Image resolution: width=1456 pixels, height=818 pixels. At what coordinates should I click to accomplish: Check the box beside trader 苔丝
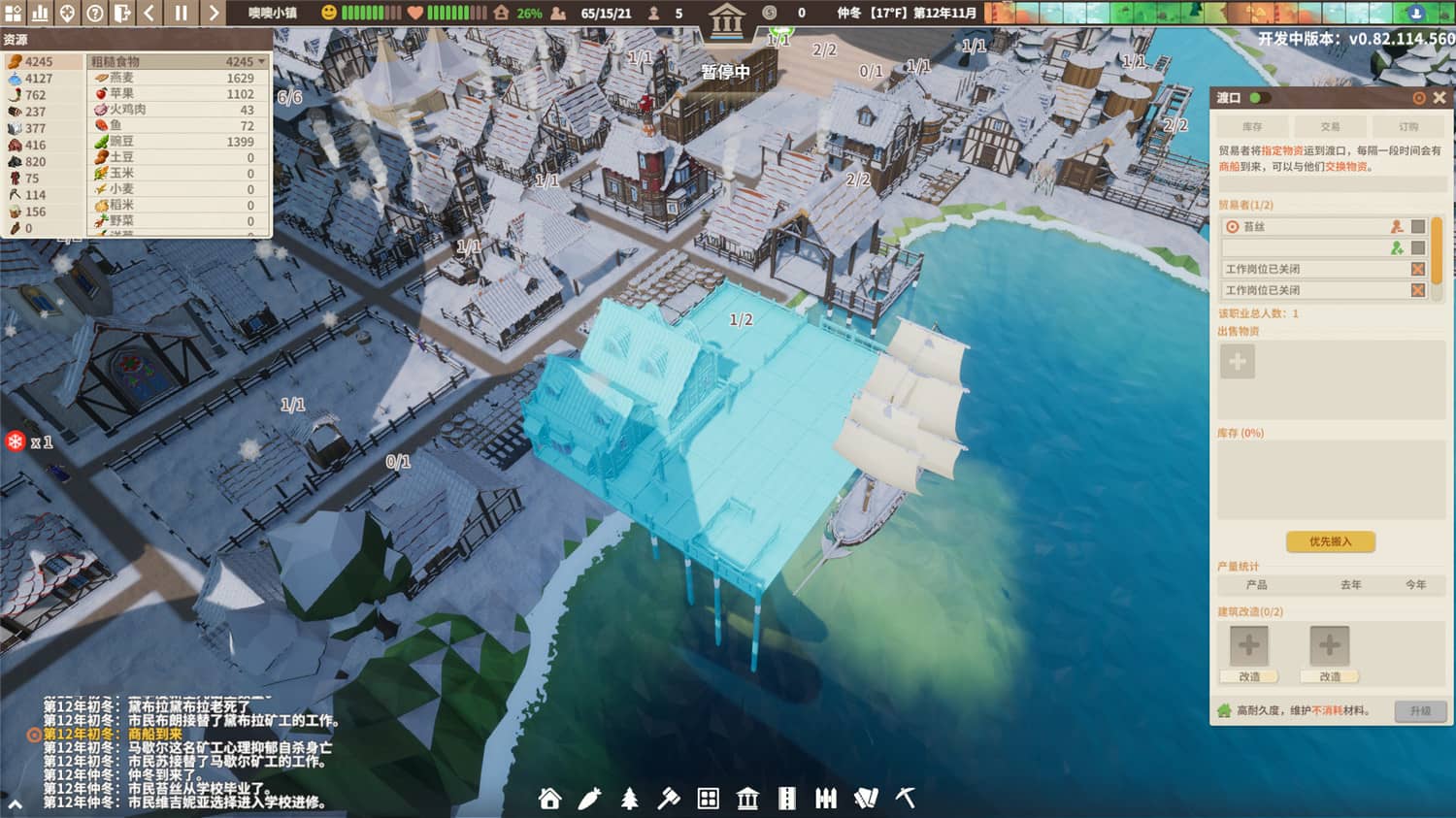pyautogui.click(x=1417, y=227)
